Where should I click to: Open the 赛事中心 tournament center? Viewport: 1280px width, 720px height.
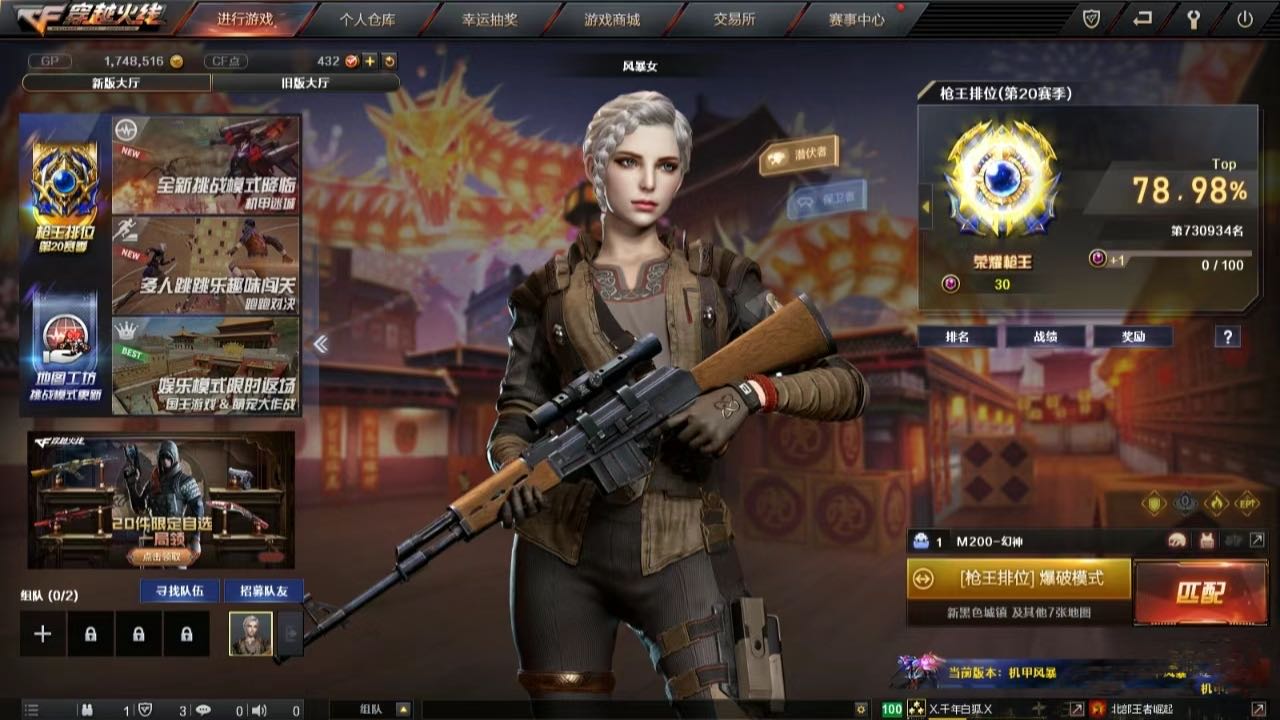[x=857, y=19]
